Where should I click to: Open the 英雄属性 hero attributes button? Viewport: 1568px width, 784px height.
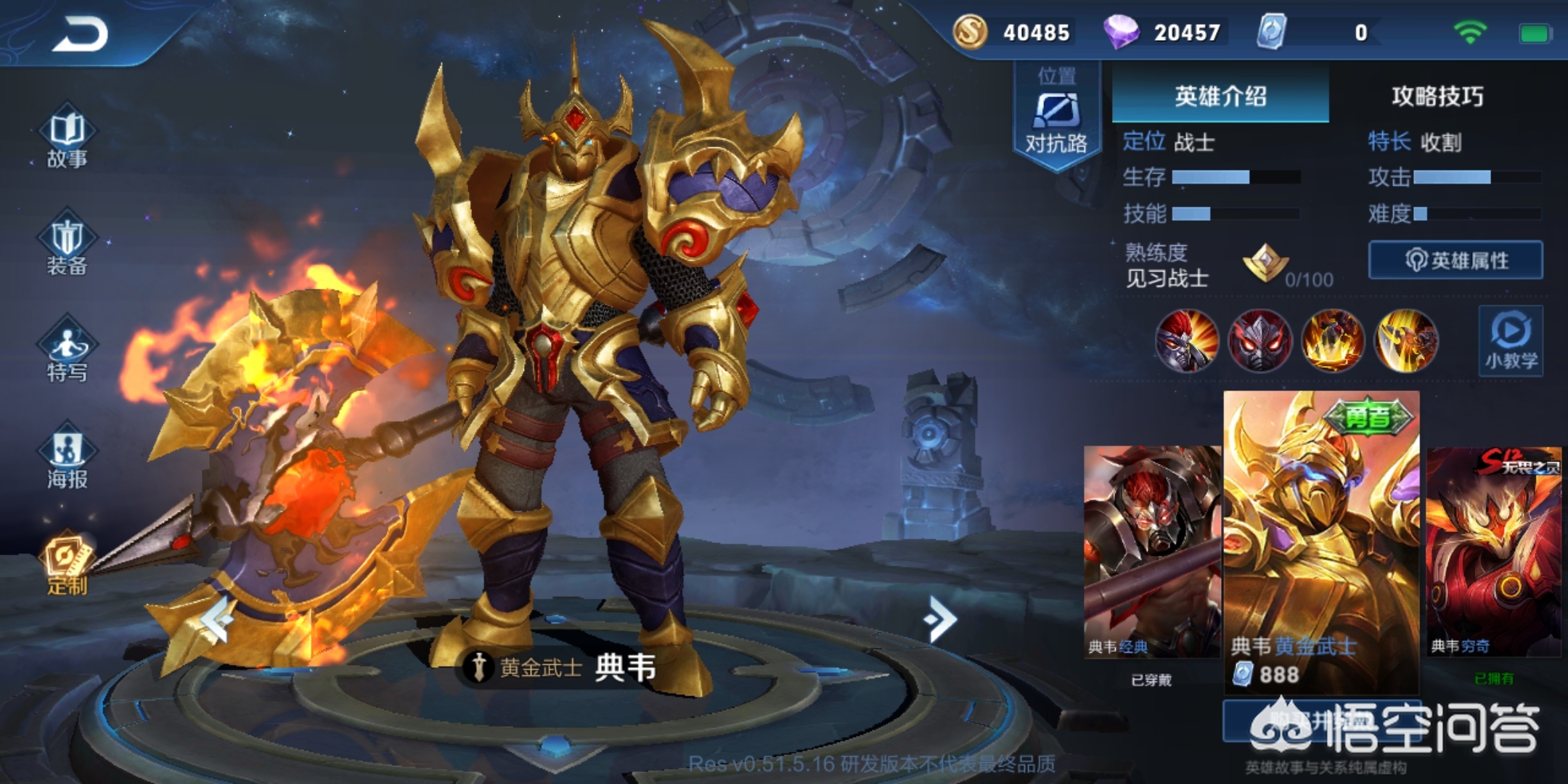(1455, 260)
